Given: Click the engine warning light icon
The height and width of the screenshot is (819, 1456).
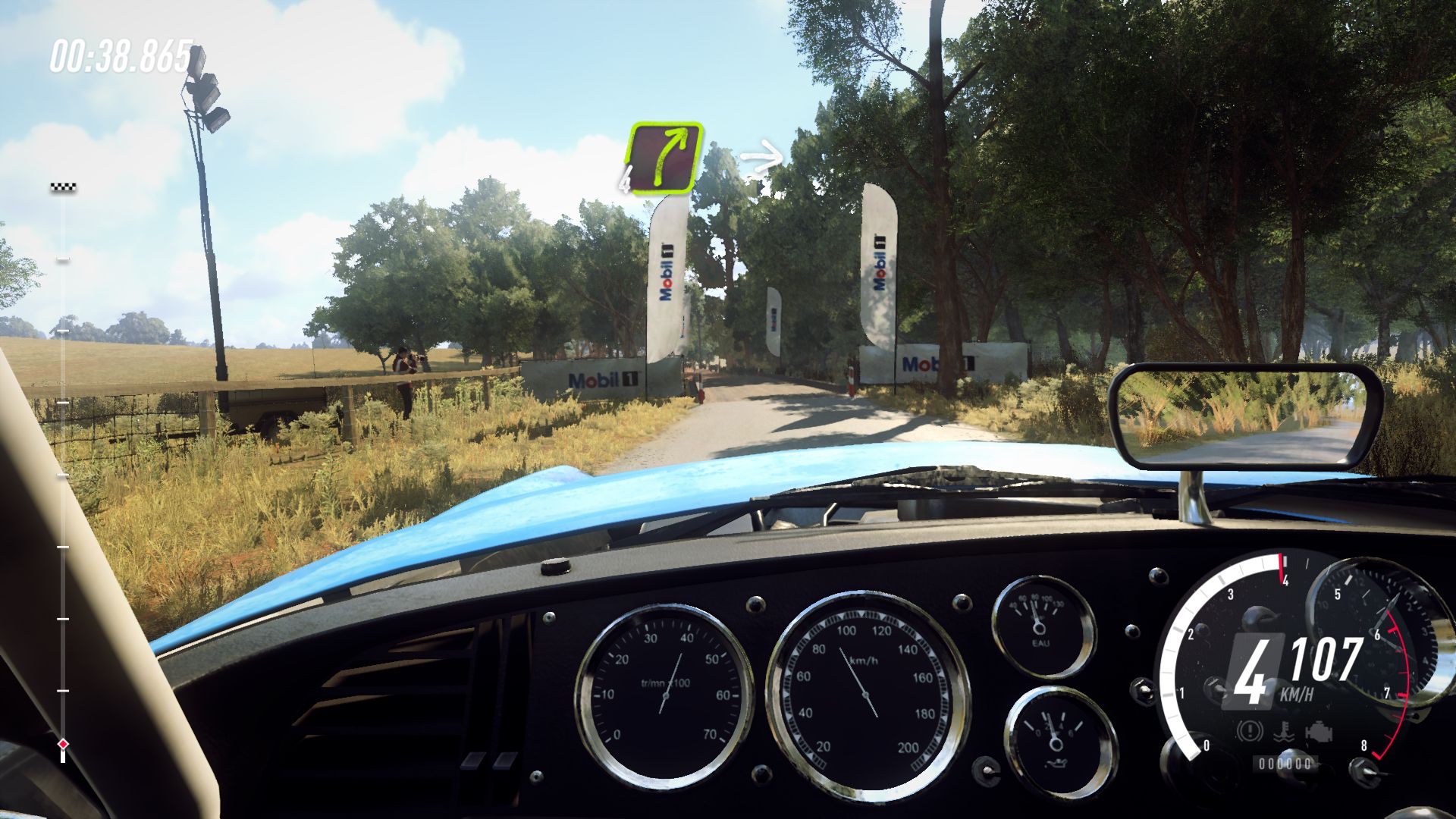Looking at the screenshot, I should 1319,733.
